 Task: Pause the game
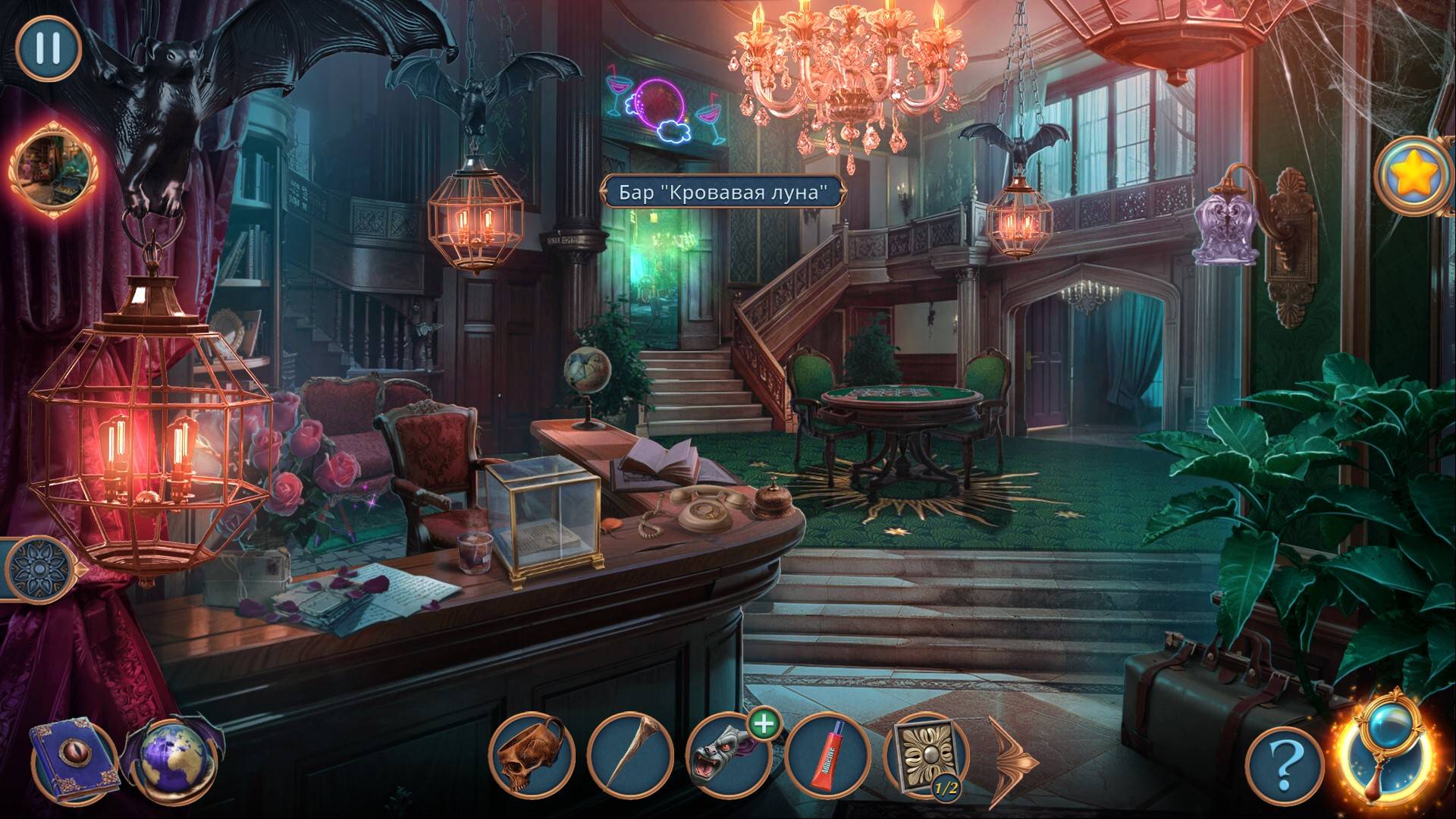point(48,48)
